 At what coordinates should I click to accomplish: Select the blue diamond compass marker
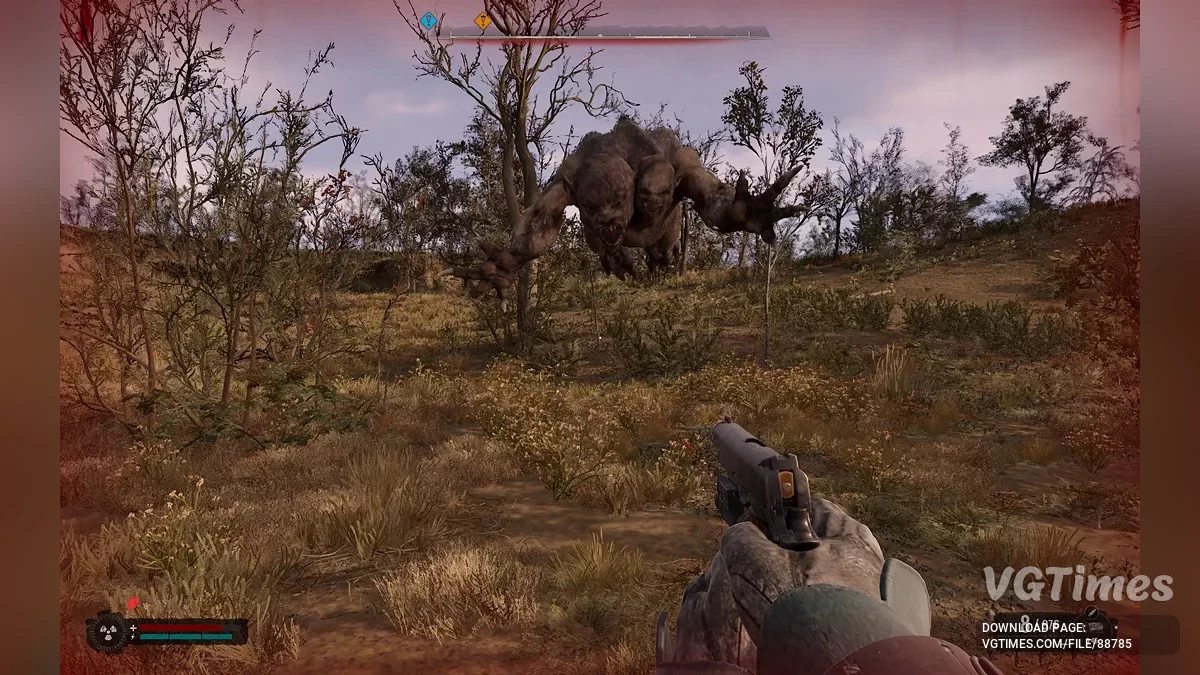point(429,20)
